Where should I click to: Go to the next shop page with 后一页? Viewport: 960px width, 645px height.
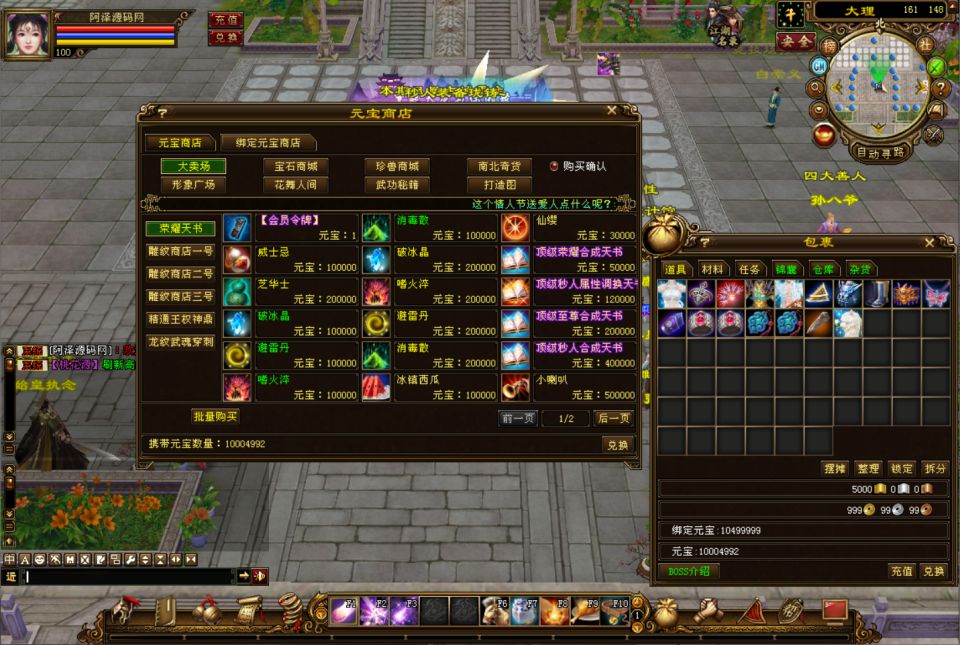pos(613,418)
